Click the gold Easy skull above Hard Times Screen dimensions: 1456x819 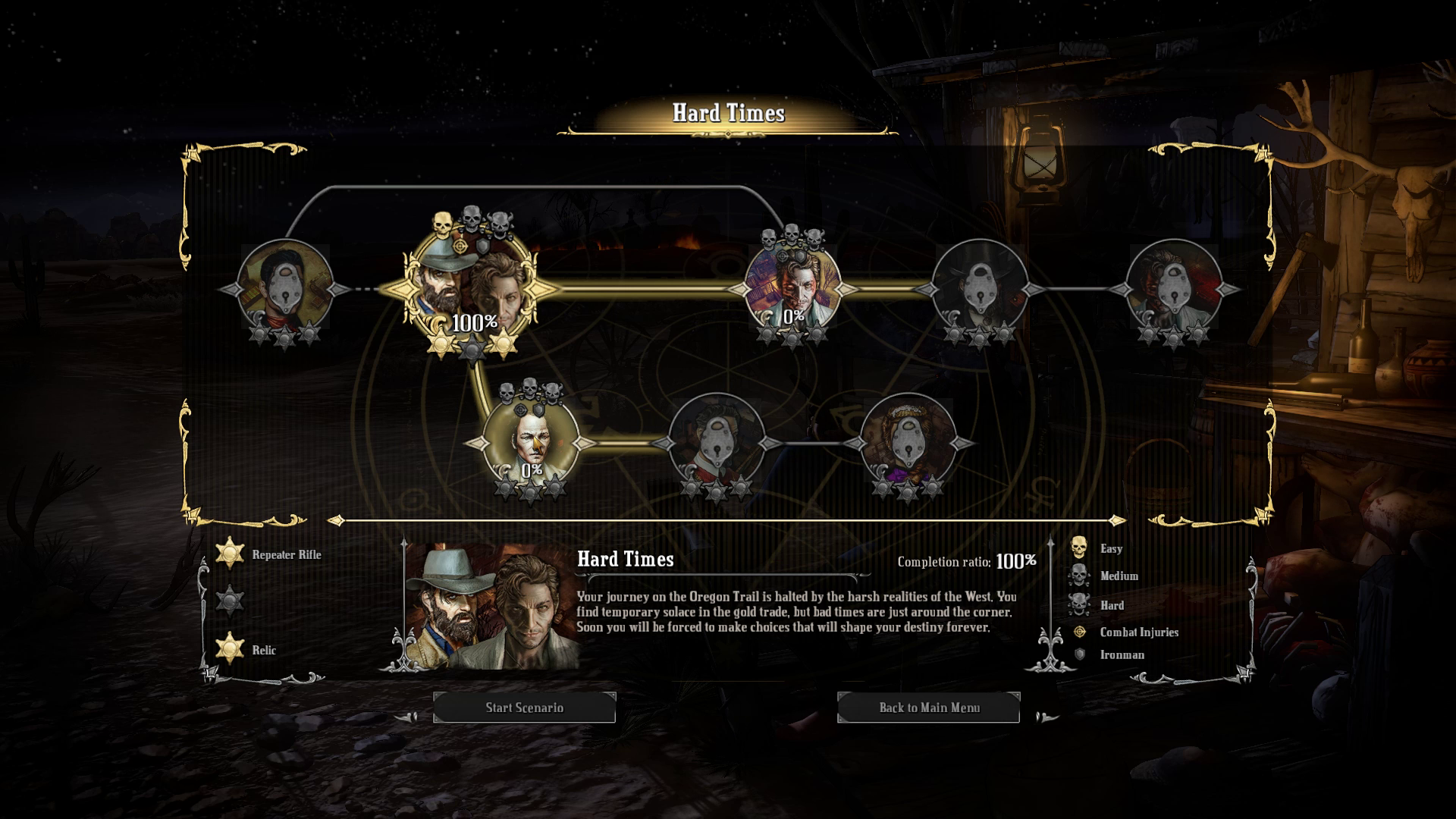click(443, 223)
